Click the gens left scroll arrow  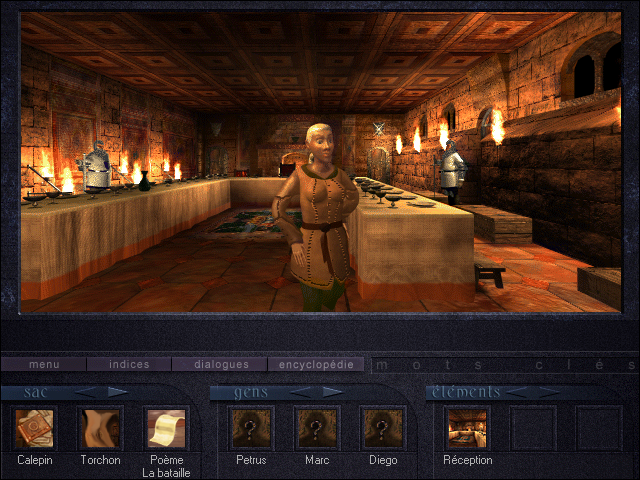coord(299,392)
